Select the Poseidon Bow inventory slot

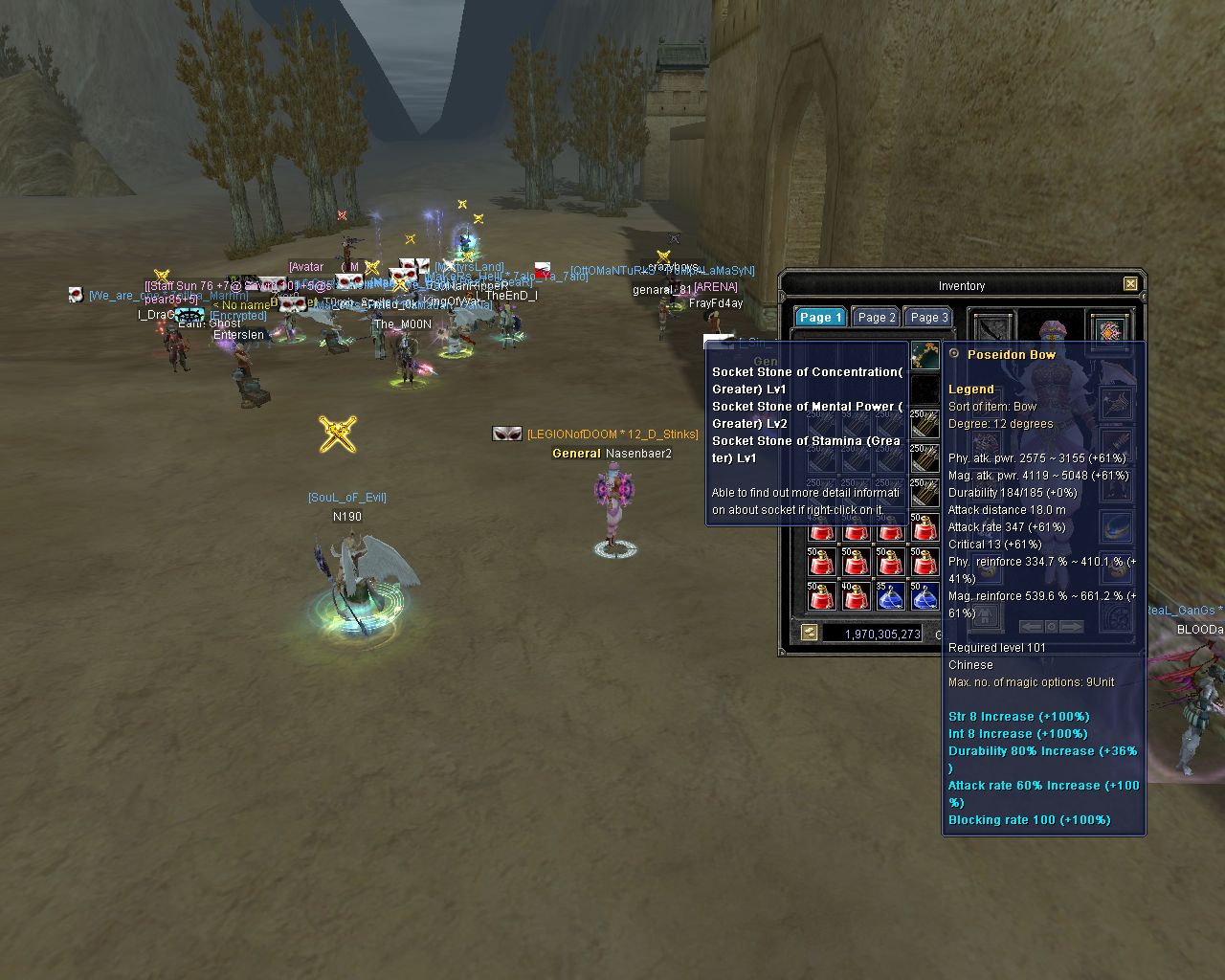click(924, 356)
